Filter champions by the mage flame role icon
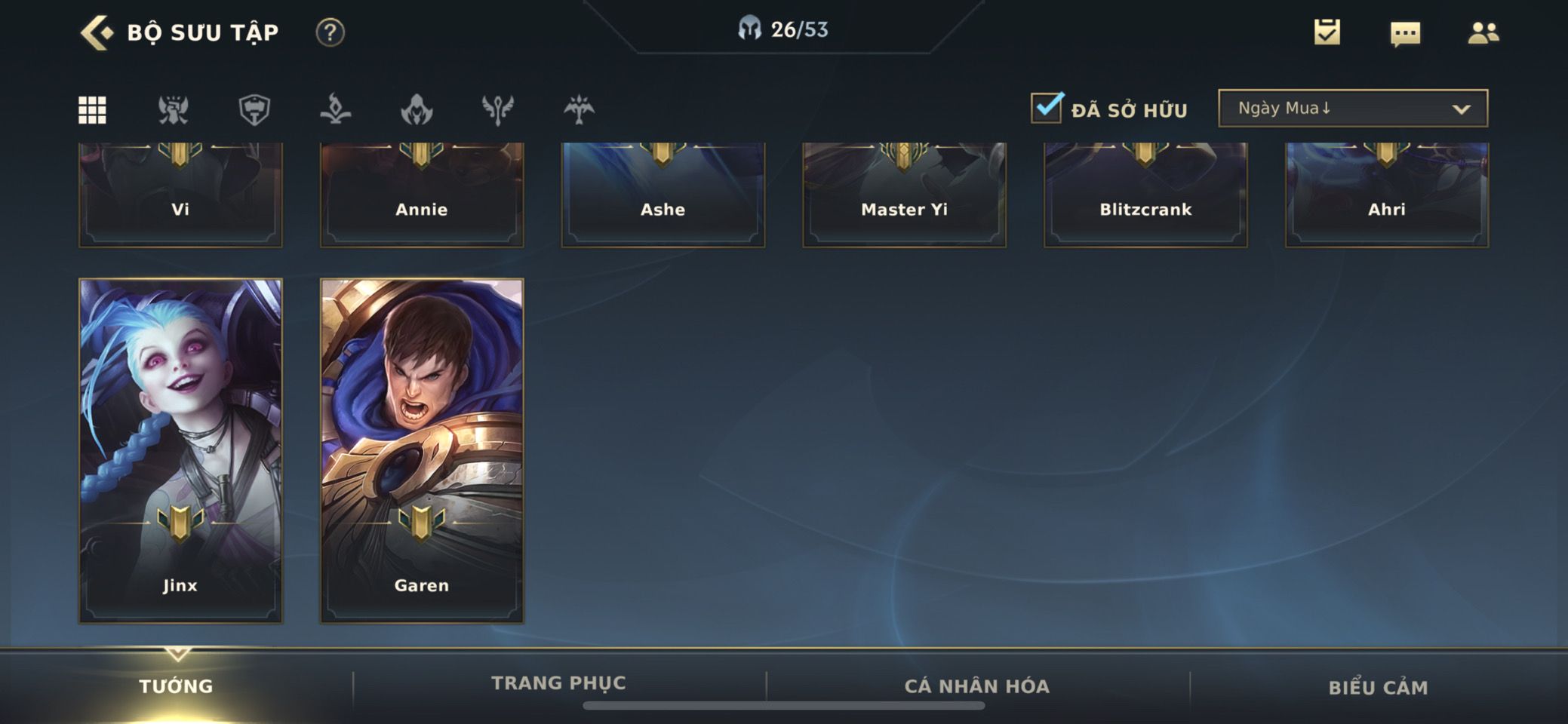This screenshot has width=1568, height=724. click(x=335, y=110)
